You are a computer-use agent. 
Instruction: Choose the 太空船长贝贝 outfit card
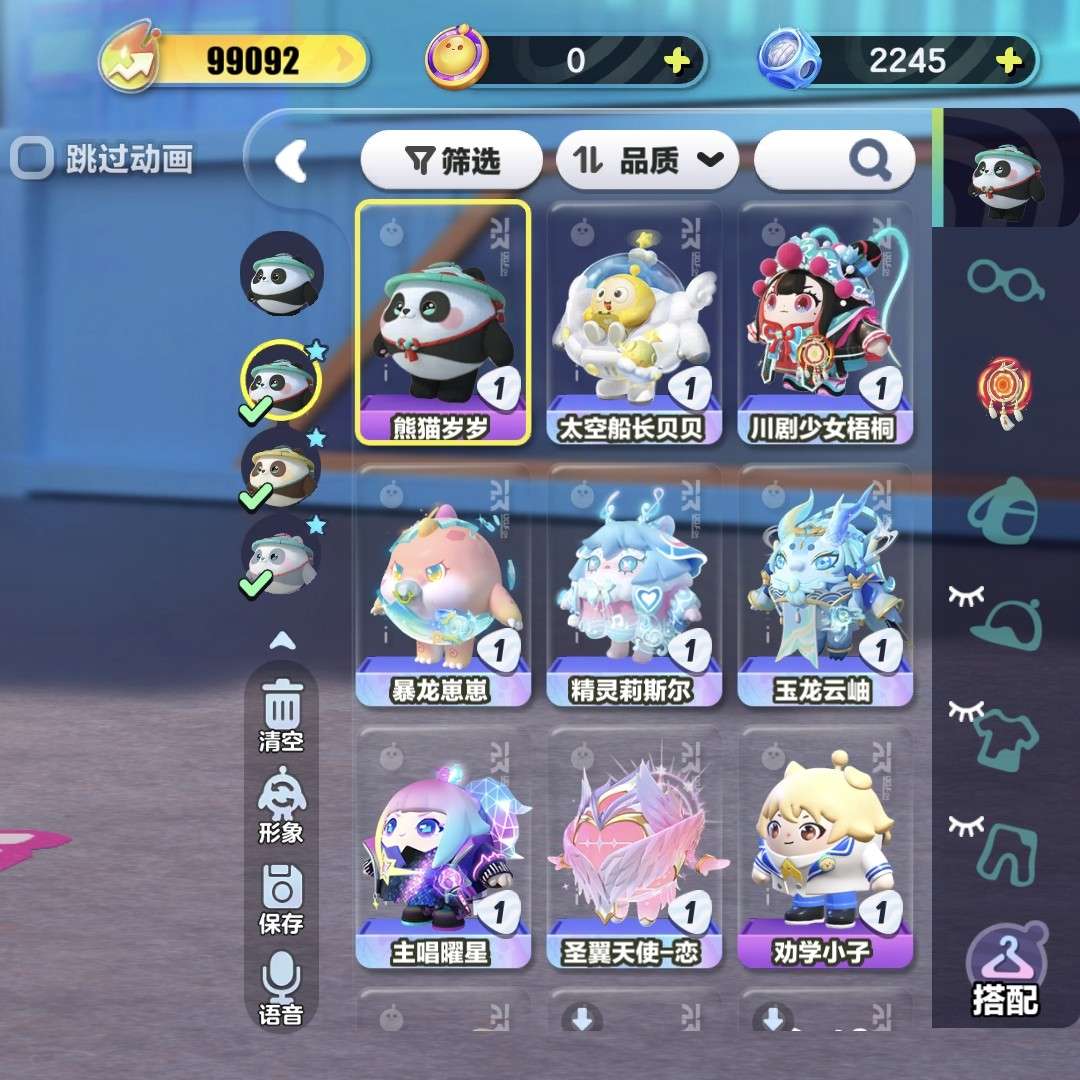pos(634,322)
